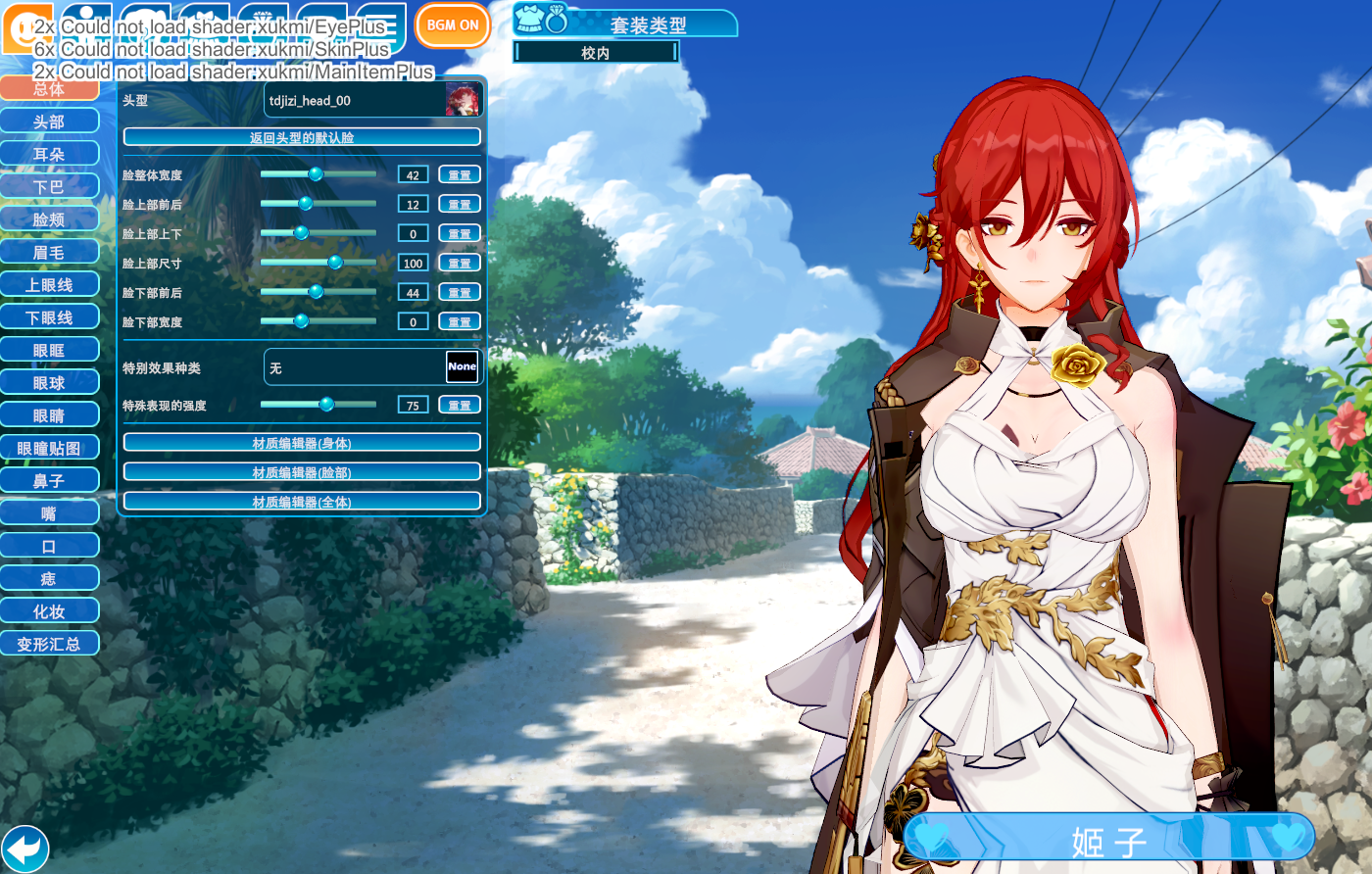1372x874 pixels.
Task: Open the 变形汇总 tab
Action: (49, 644)
